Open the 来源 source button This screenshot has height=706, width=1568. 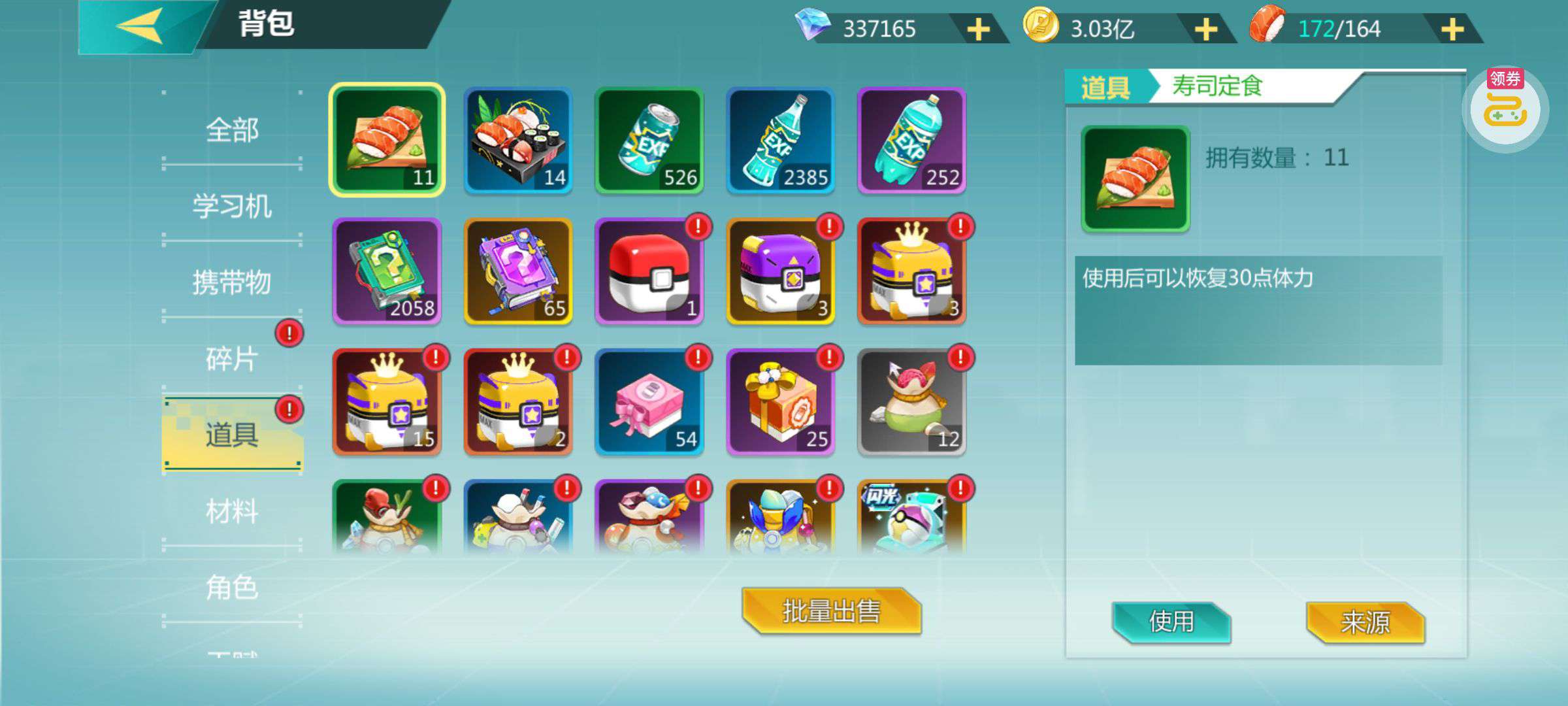(x=1365, y=622)
